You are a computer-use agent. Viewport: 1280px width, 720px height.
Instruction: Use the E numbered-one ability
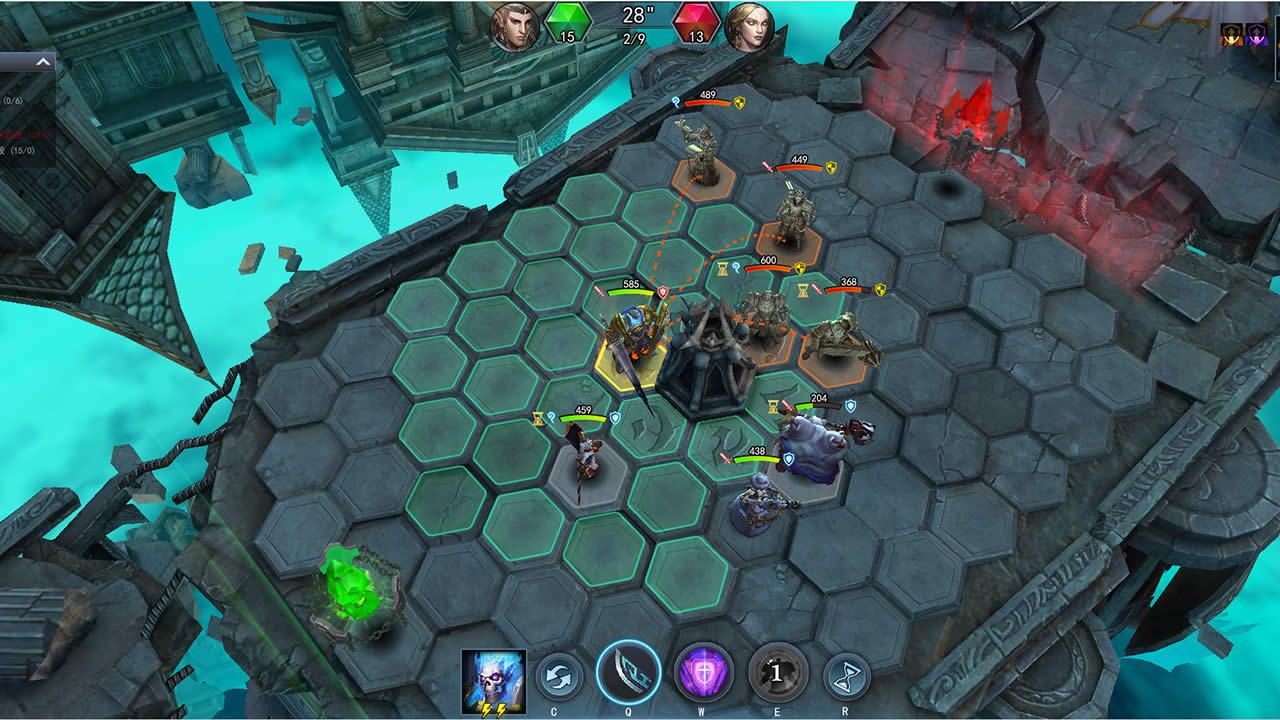click(x=774, y=674)
